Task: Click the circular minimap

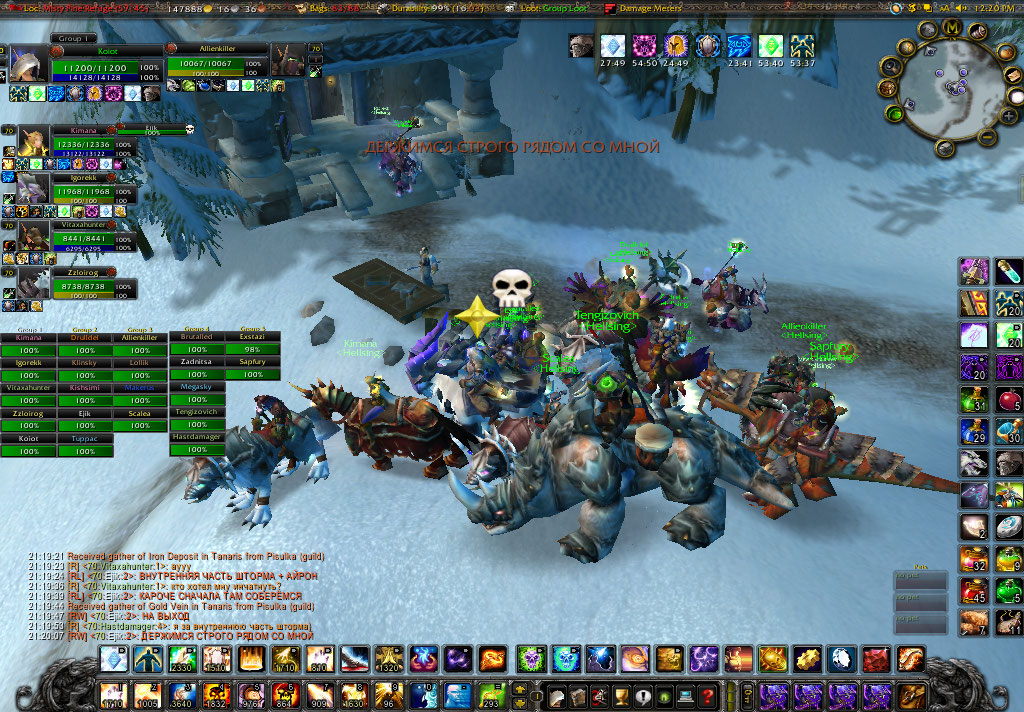Action: pyautogui.click(x=945, y=88)
